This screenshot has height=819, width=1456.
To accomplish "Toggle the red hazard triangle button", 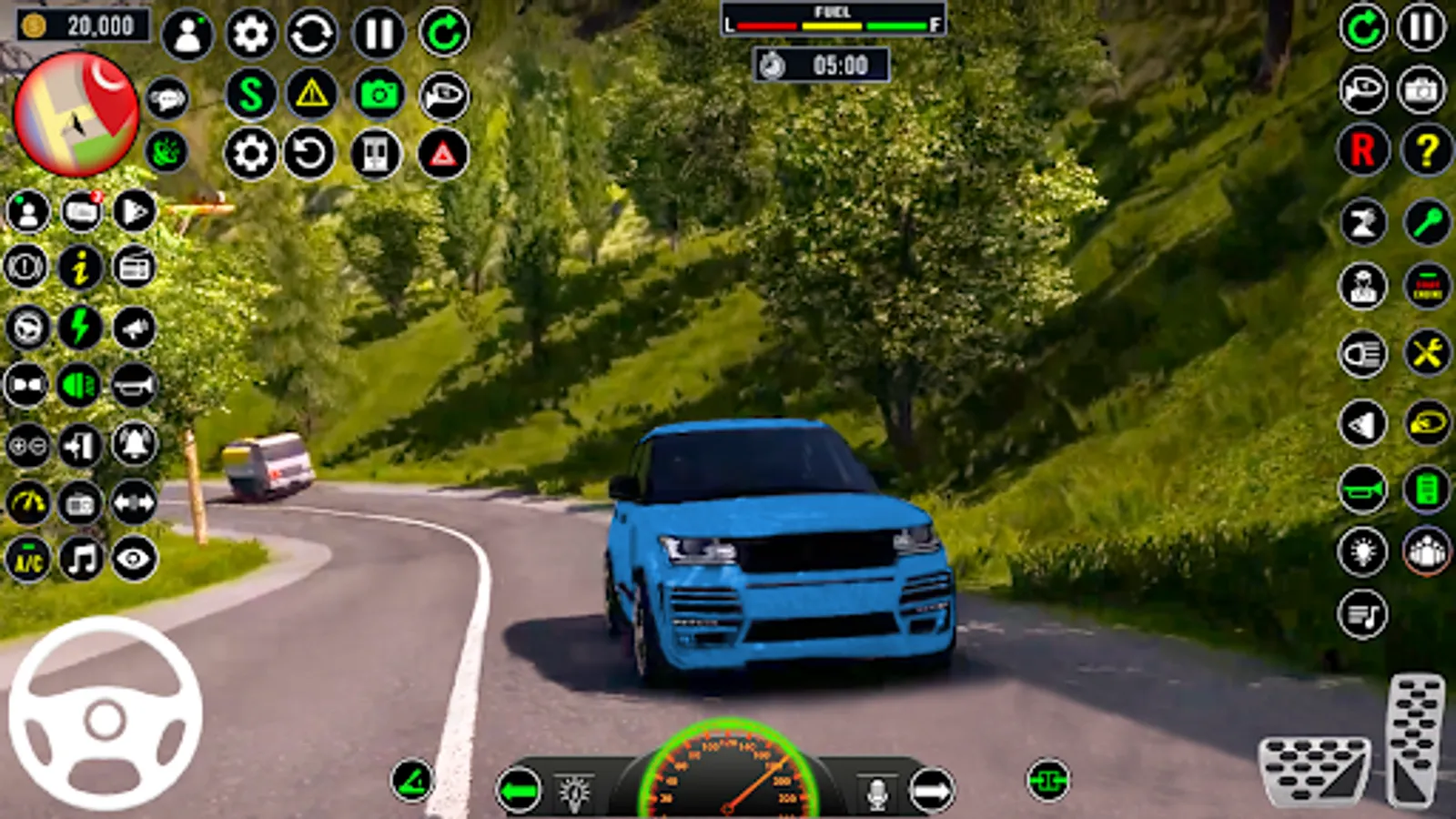I will click(x=443, y=154).
